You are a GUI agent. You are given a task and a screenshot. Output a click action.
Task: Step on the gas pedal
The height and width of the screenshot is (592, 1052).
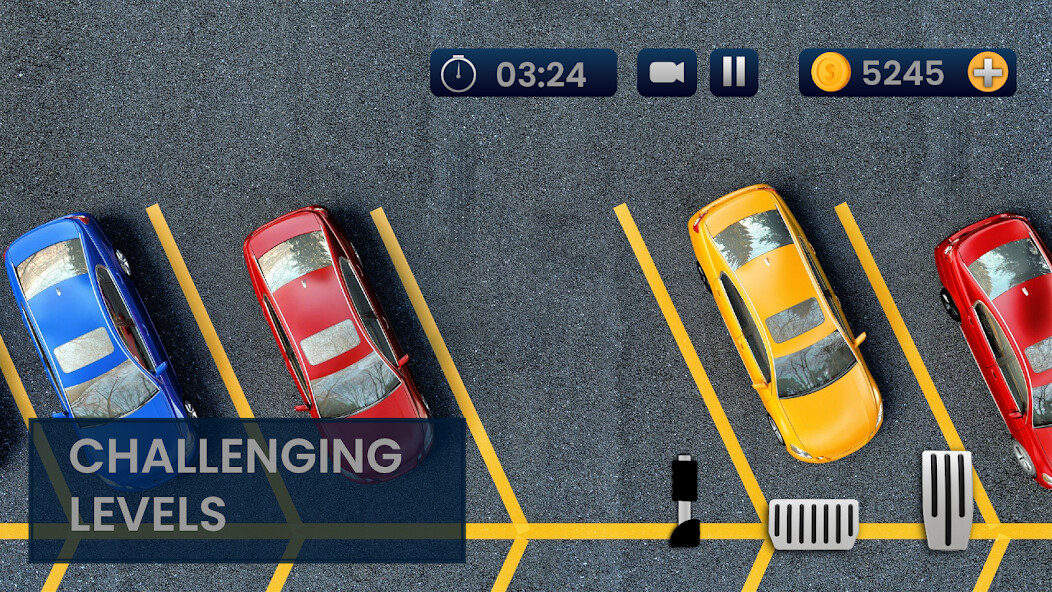tap(946, 499)
